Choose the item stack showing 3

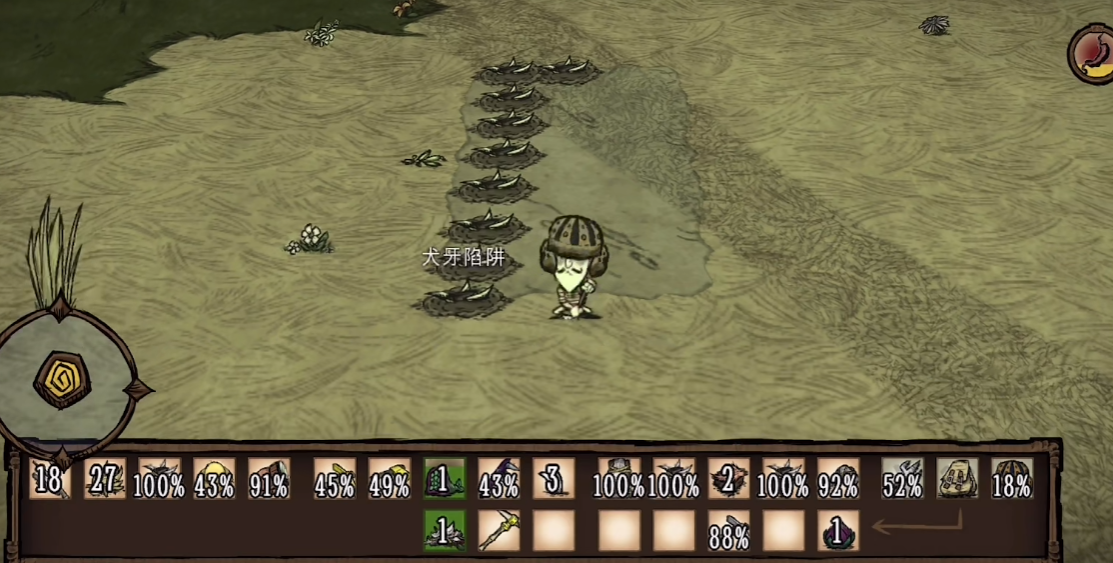coord(553,479)
